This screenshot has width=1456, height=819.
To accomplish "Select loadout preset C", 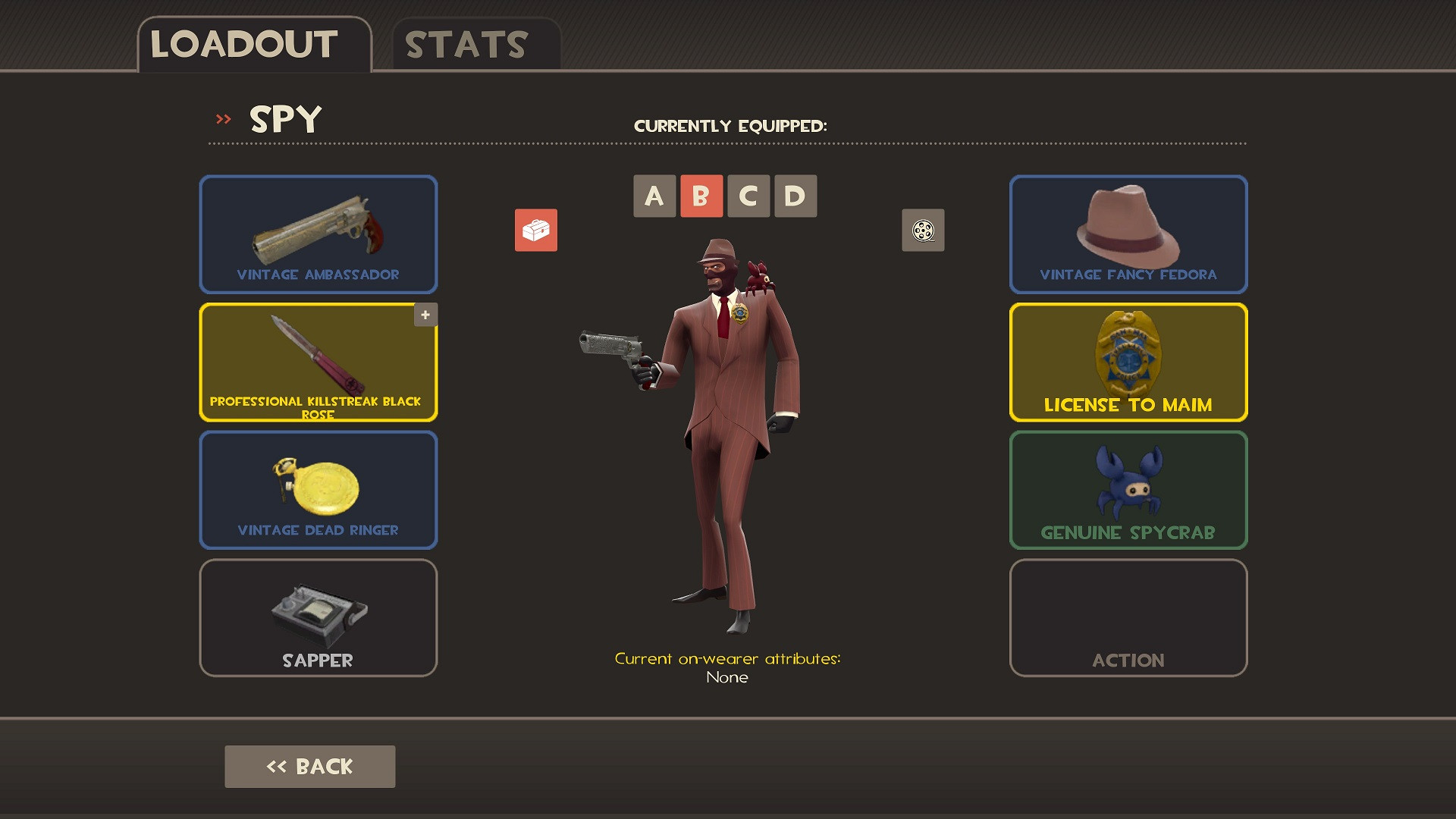I will coord(749,196).
